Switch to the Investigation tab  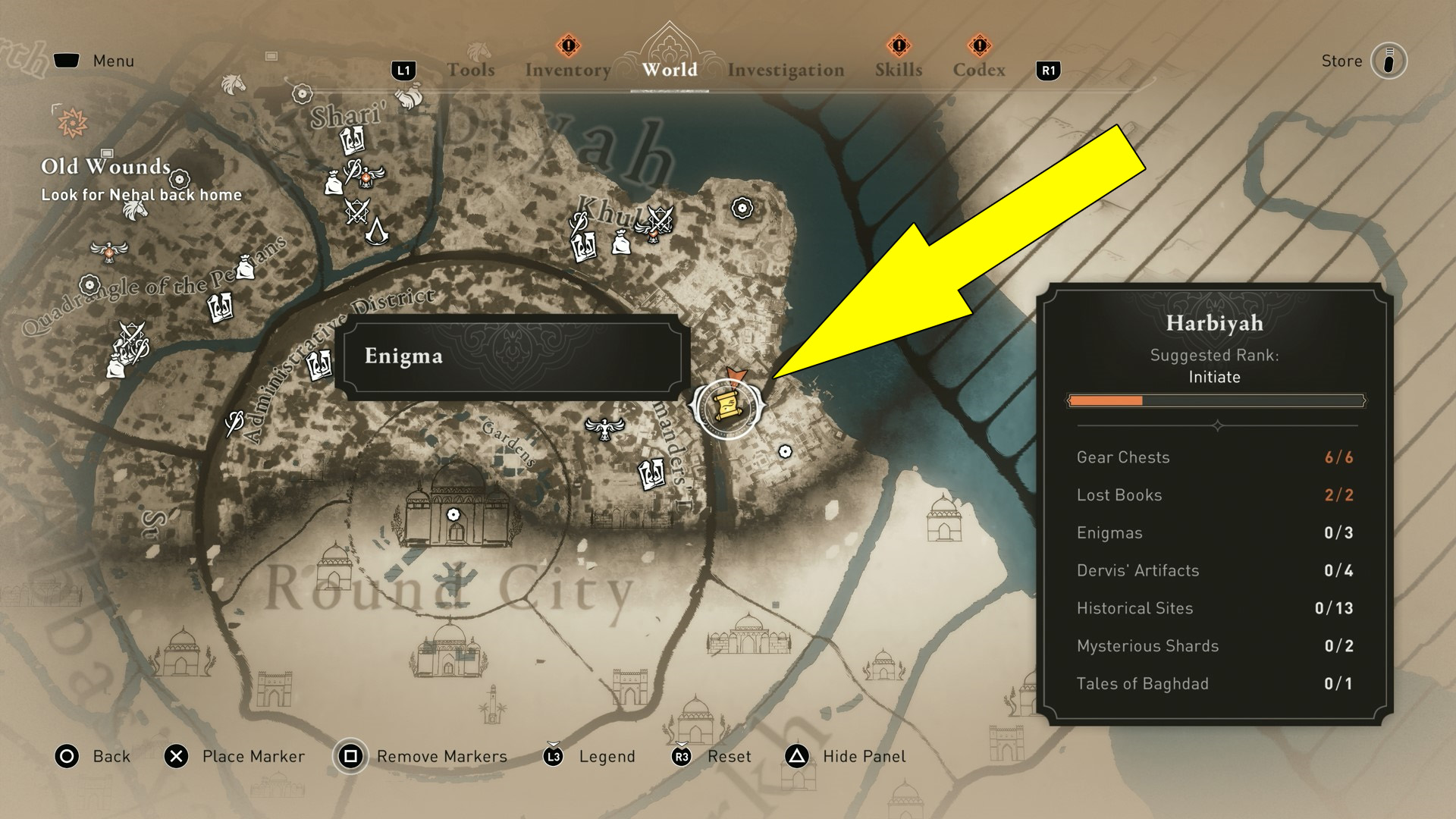coord(785,69)
